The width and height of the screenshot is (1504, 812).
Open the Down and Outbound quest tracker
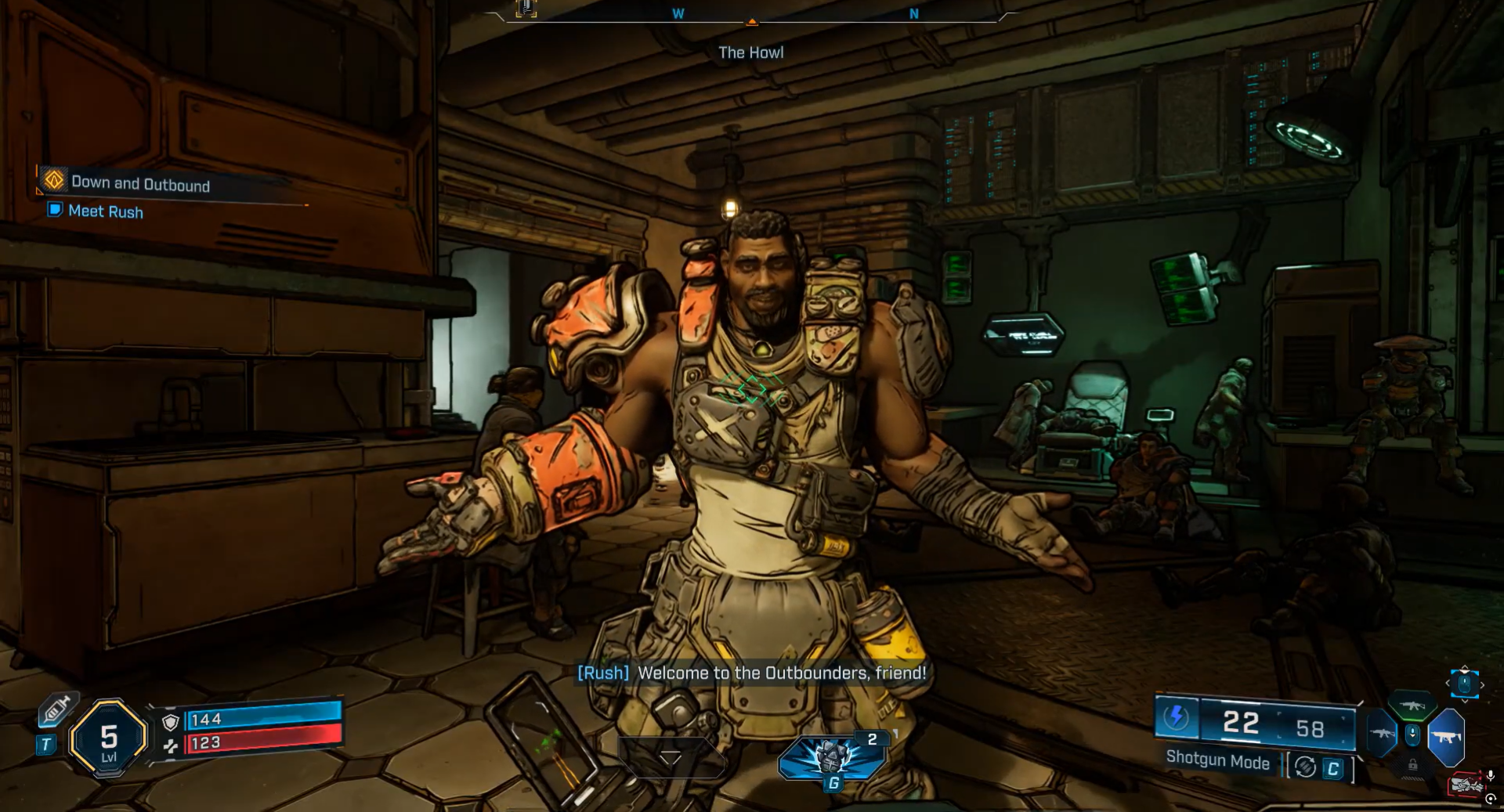pos(140,184)
